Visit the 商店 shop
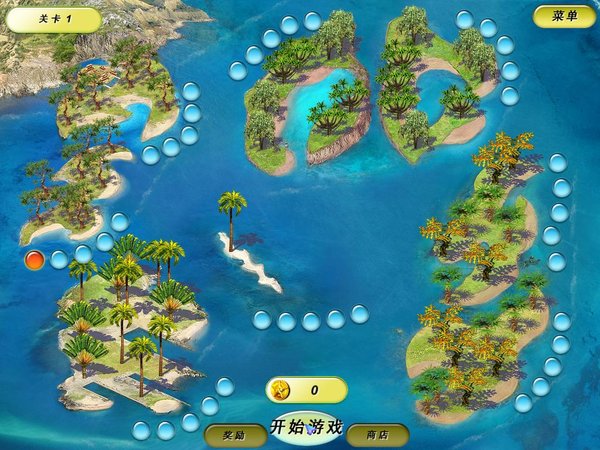 pyautogui.click(x=377, y=435)
